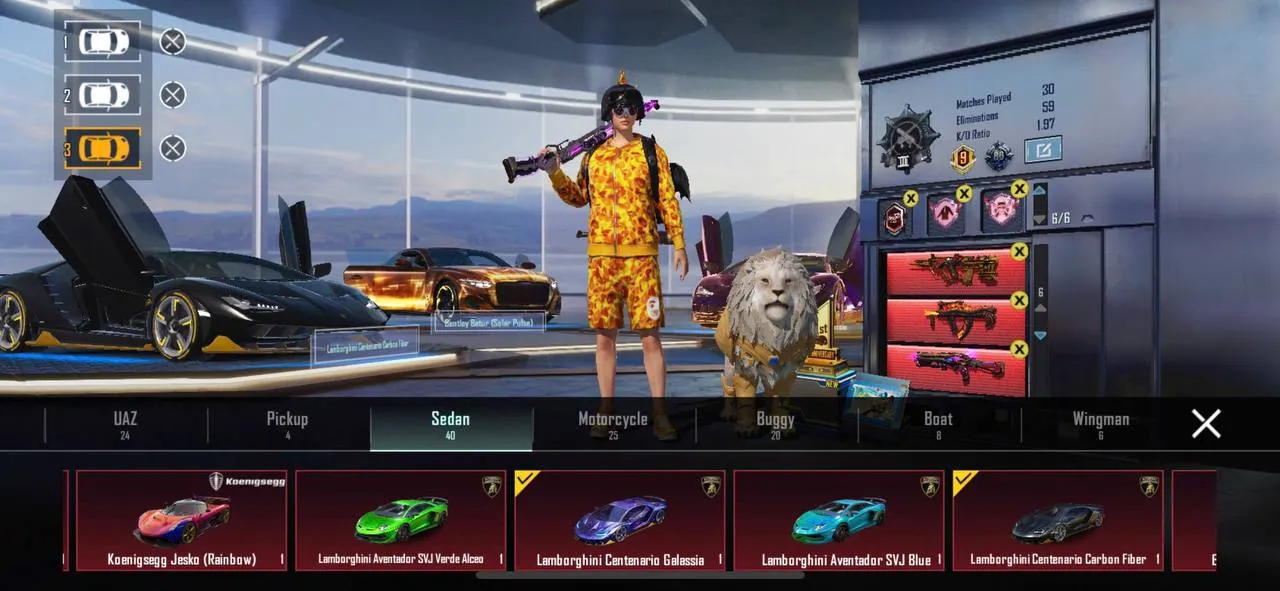
Task: Close the vehicle selection panel
Action: click(1206, 424)
